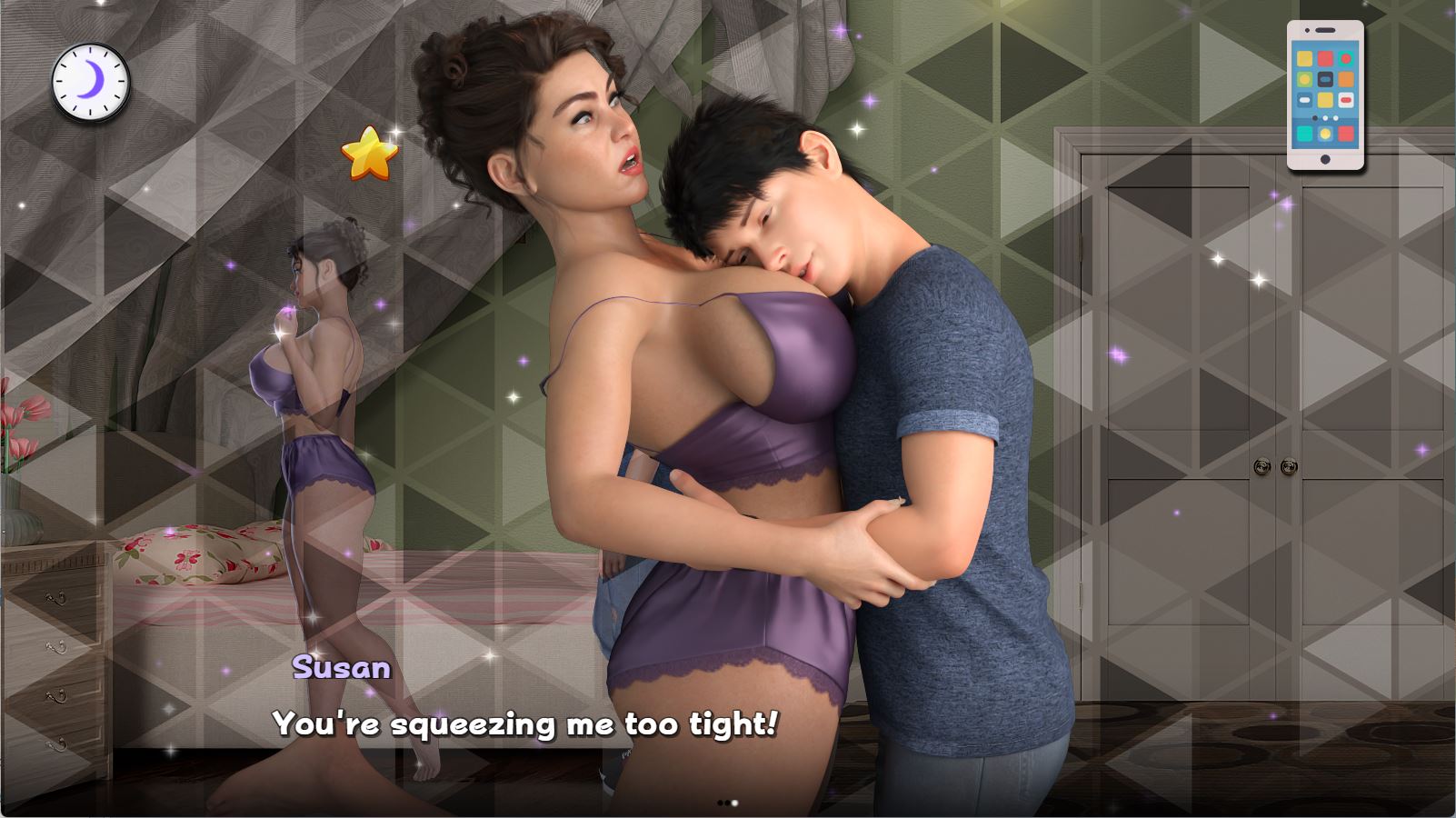The width and height of the screenshot is (1456, 818).
Task: Open the smartphone menu icon
Action: [1325, 95]
